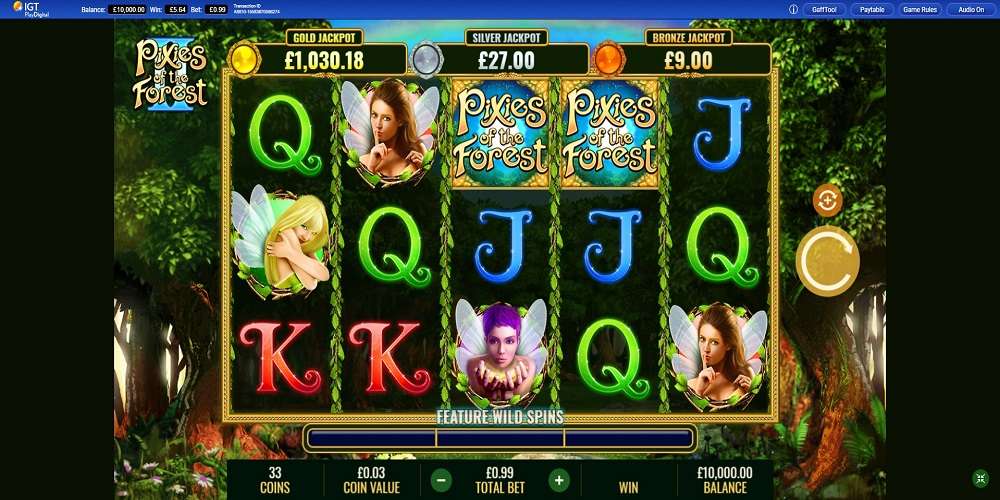Decrease the total bet with minus
The height and width of the screenshot is (500, 1000).
click(x=441, y=479)
